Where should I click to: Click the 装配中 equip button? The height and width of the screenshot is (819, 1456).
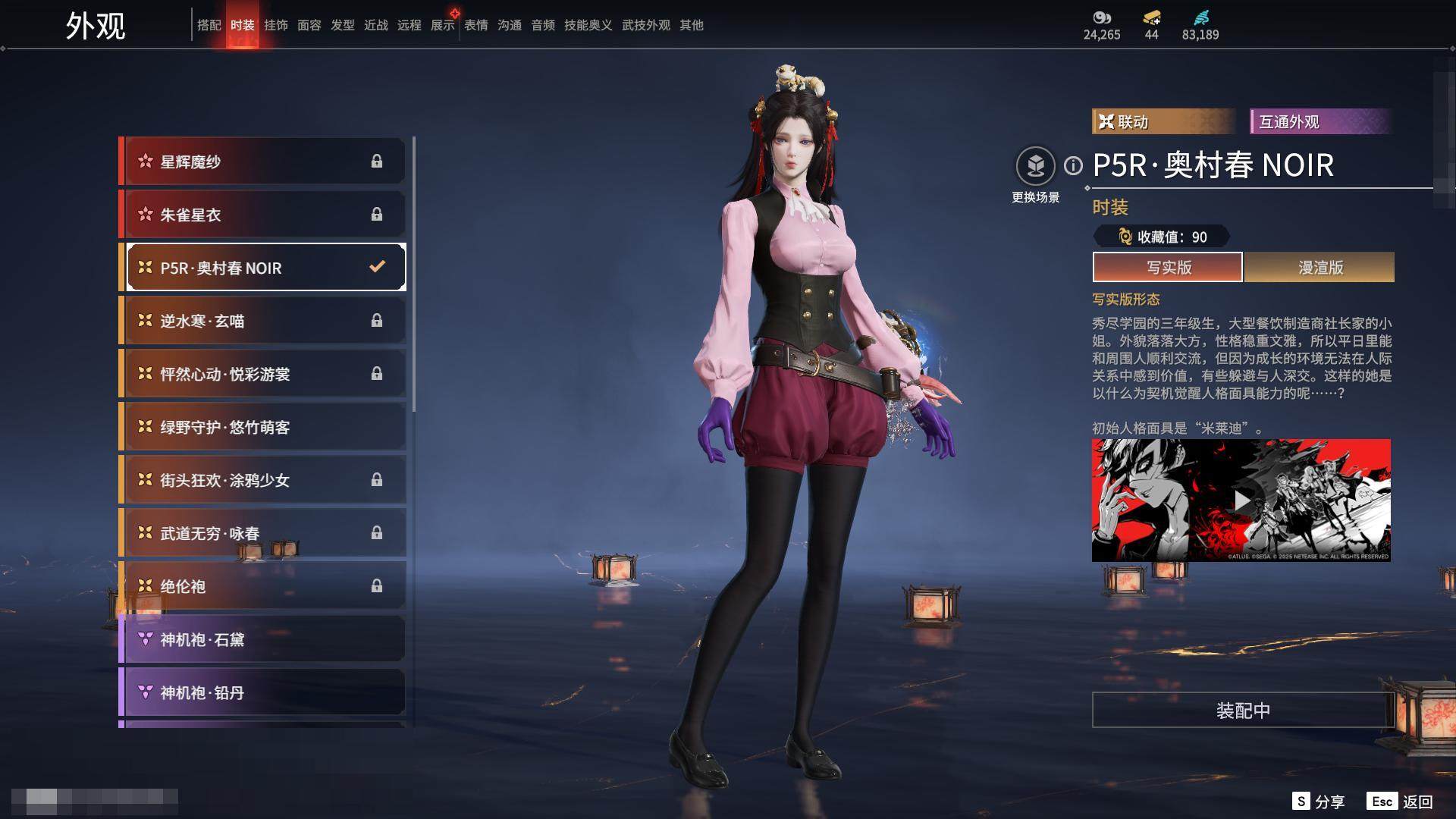coord(1243,710)
